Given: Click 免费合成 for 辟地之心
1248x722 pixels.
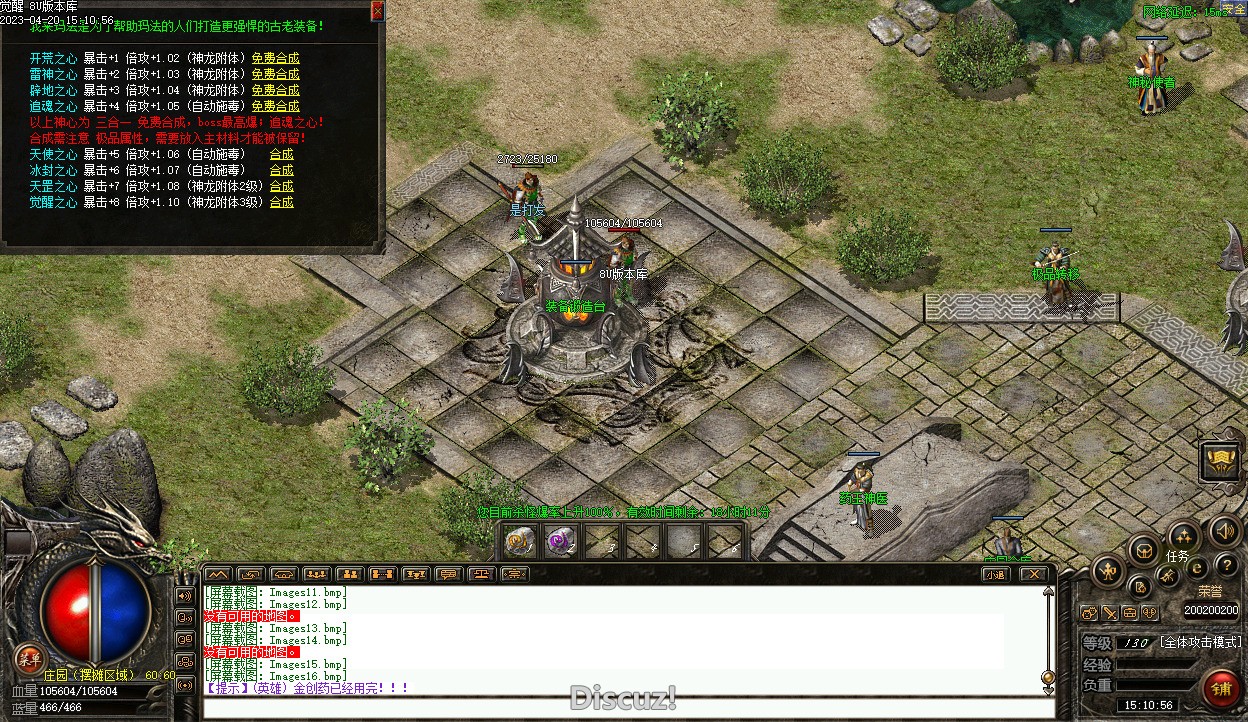Looking at the screenshot, I should pyautogui.click(x=275, y=90).
